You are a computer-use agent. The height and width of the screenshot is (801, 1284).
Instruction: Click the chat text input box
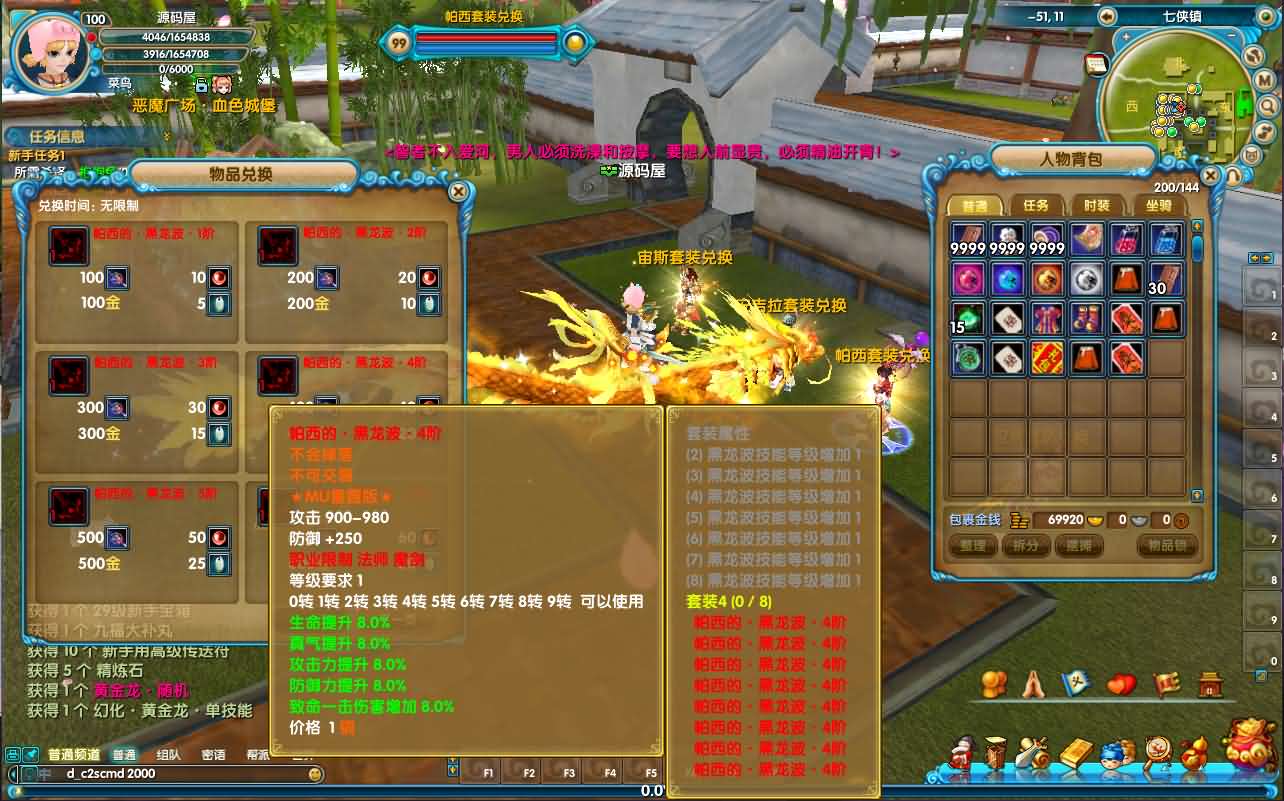tap(180, 774)
